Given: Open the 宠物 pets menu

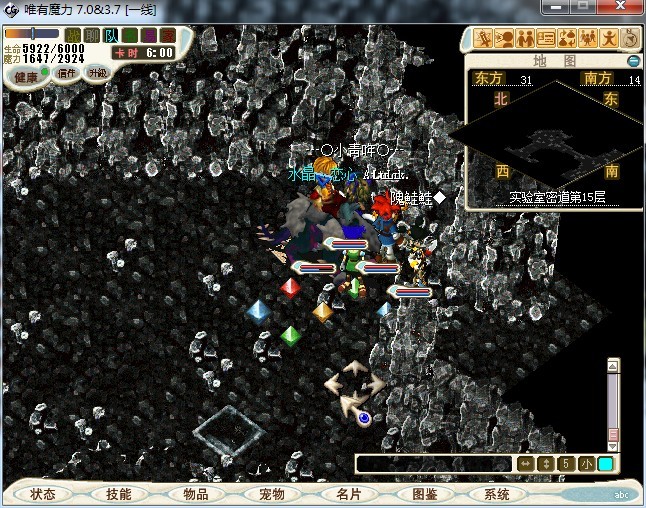Looking at the screenshot, I should [272, 494].
